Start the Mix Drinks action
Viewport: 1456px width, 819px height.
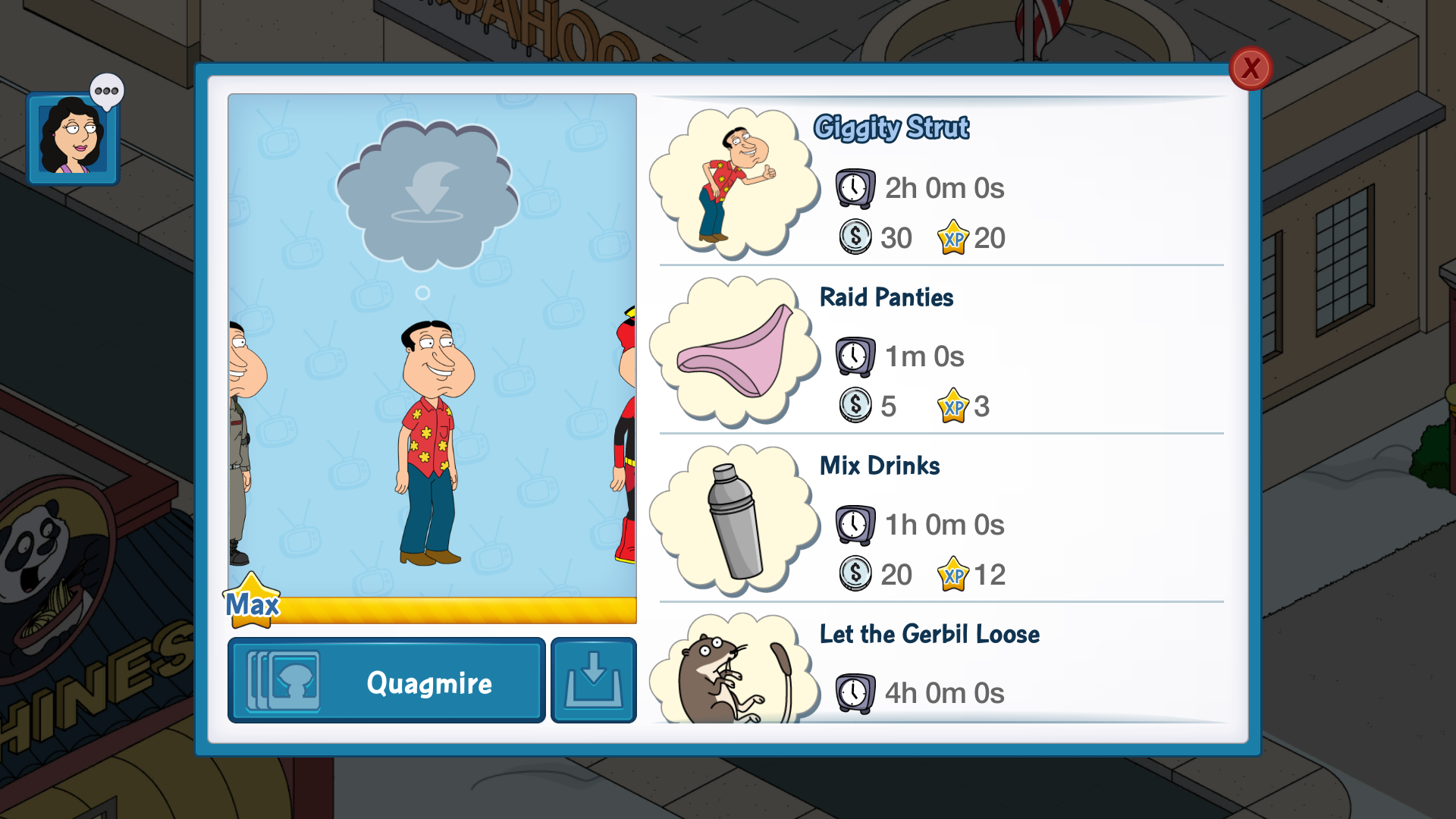[x=940, y=520]
